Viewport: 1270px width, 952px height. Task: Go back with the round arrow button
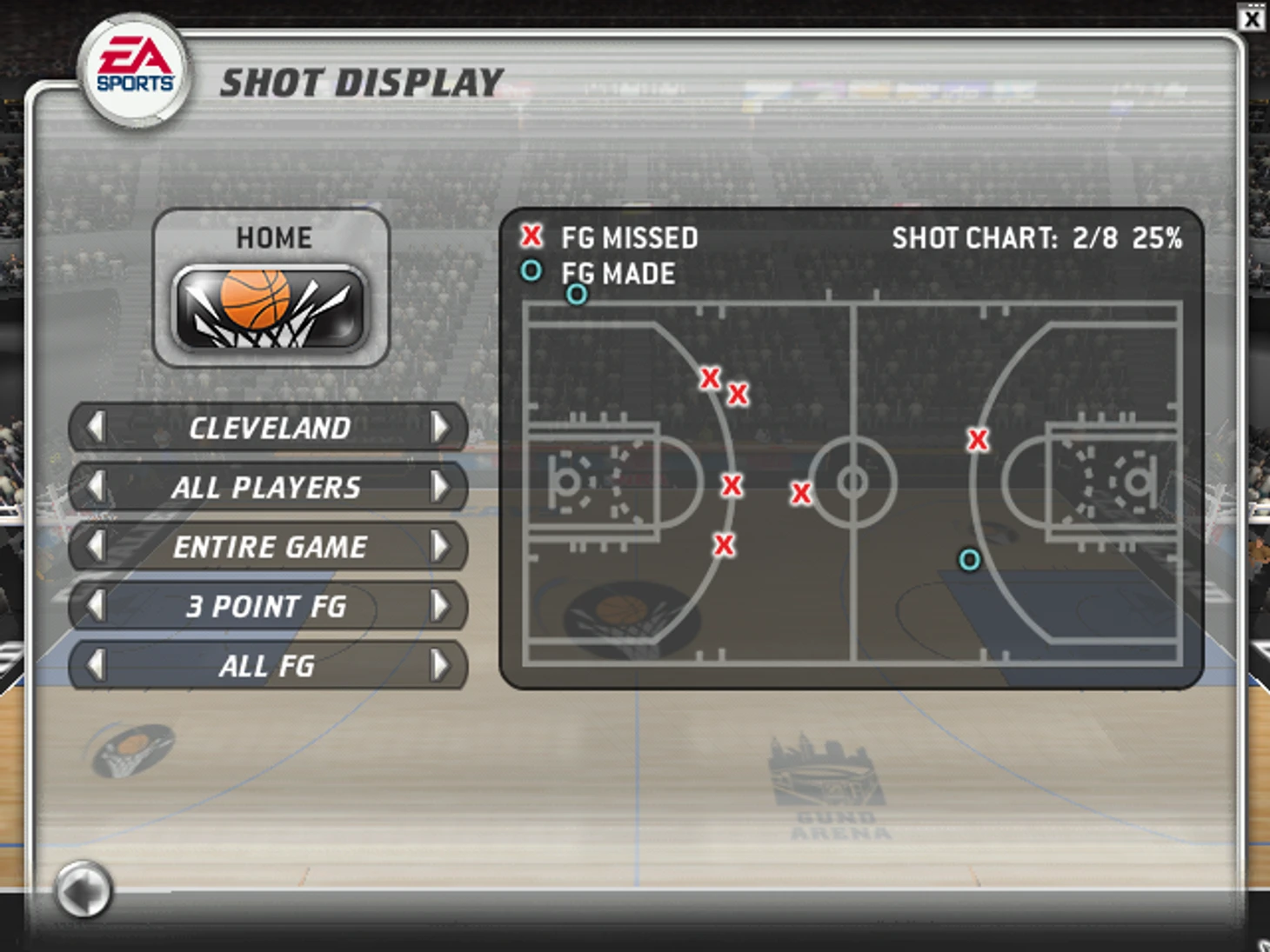click(x=84, y=889)
